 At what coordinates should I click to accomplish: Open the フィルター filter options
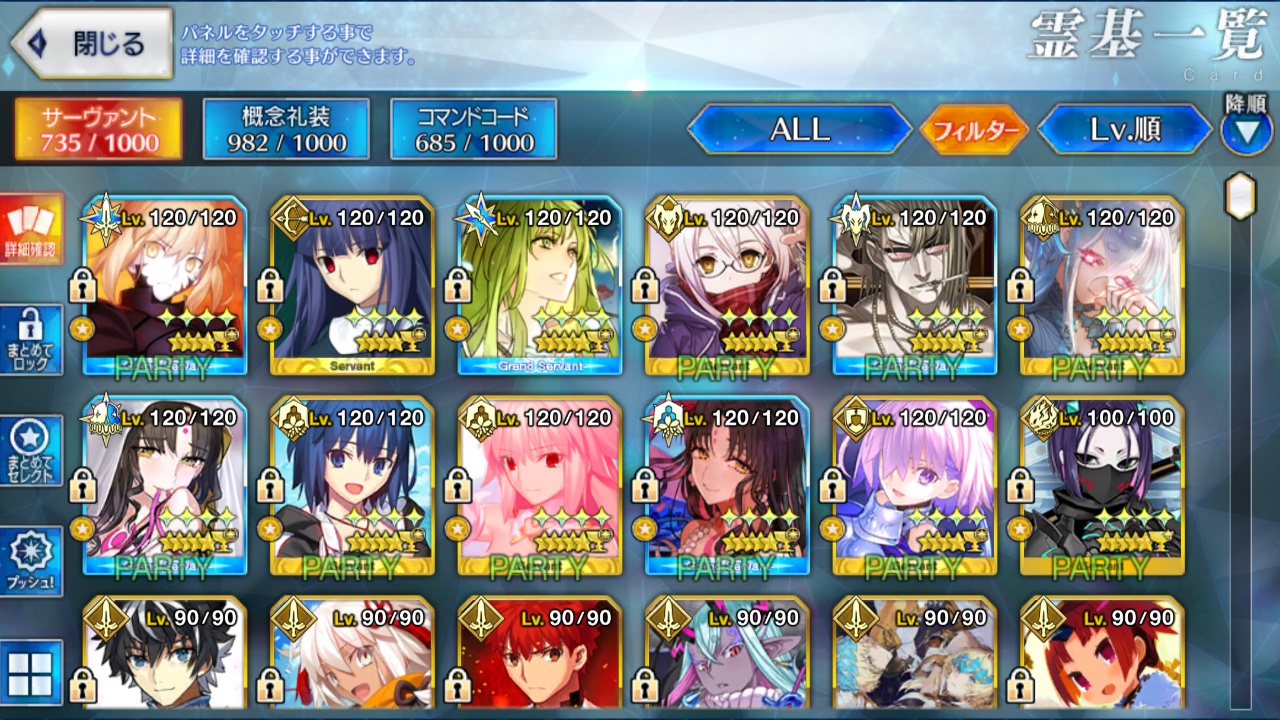coord(974,130)
